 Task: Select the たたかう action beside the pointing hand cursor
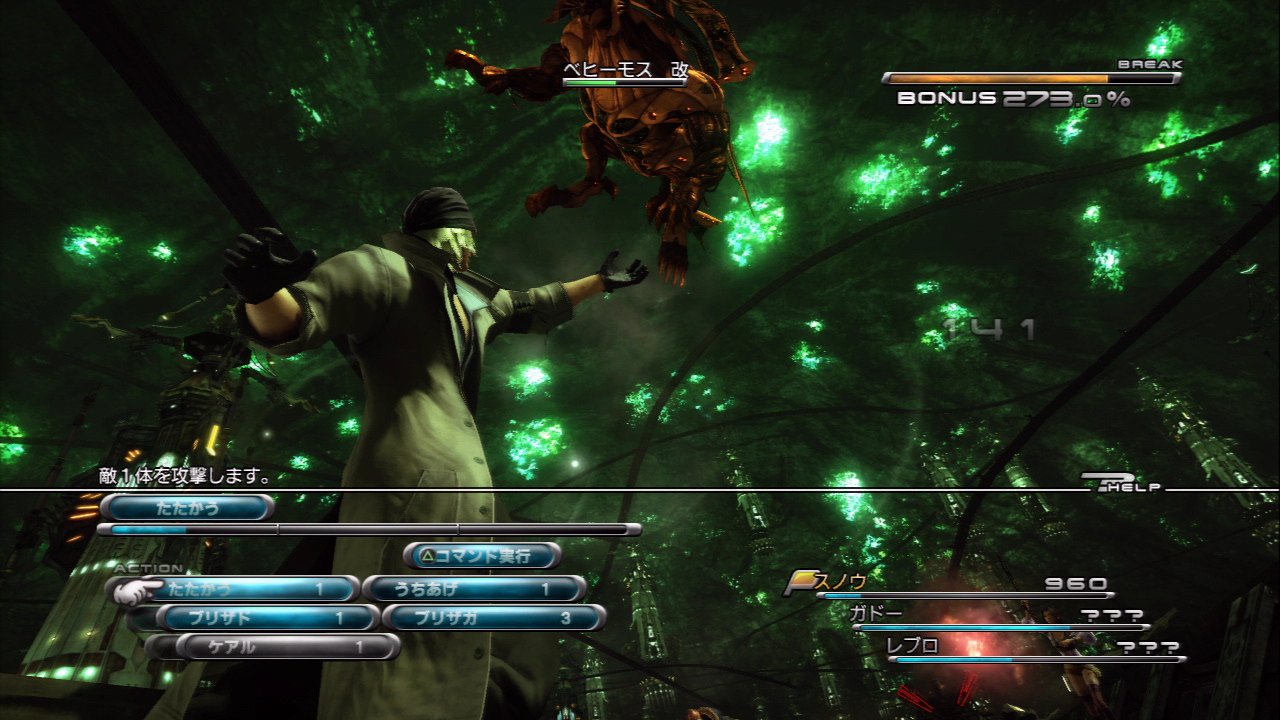pos(245,590)
